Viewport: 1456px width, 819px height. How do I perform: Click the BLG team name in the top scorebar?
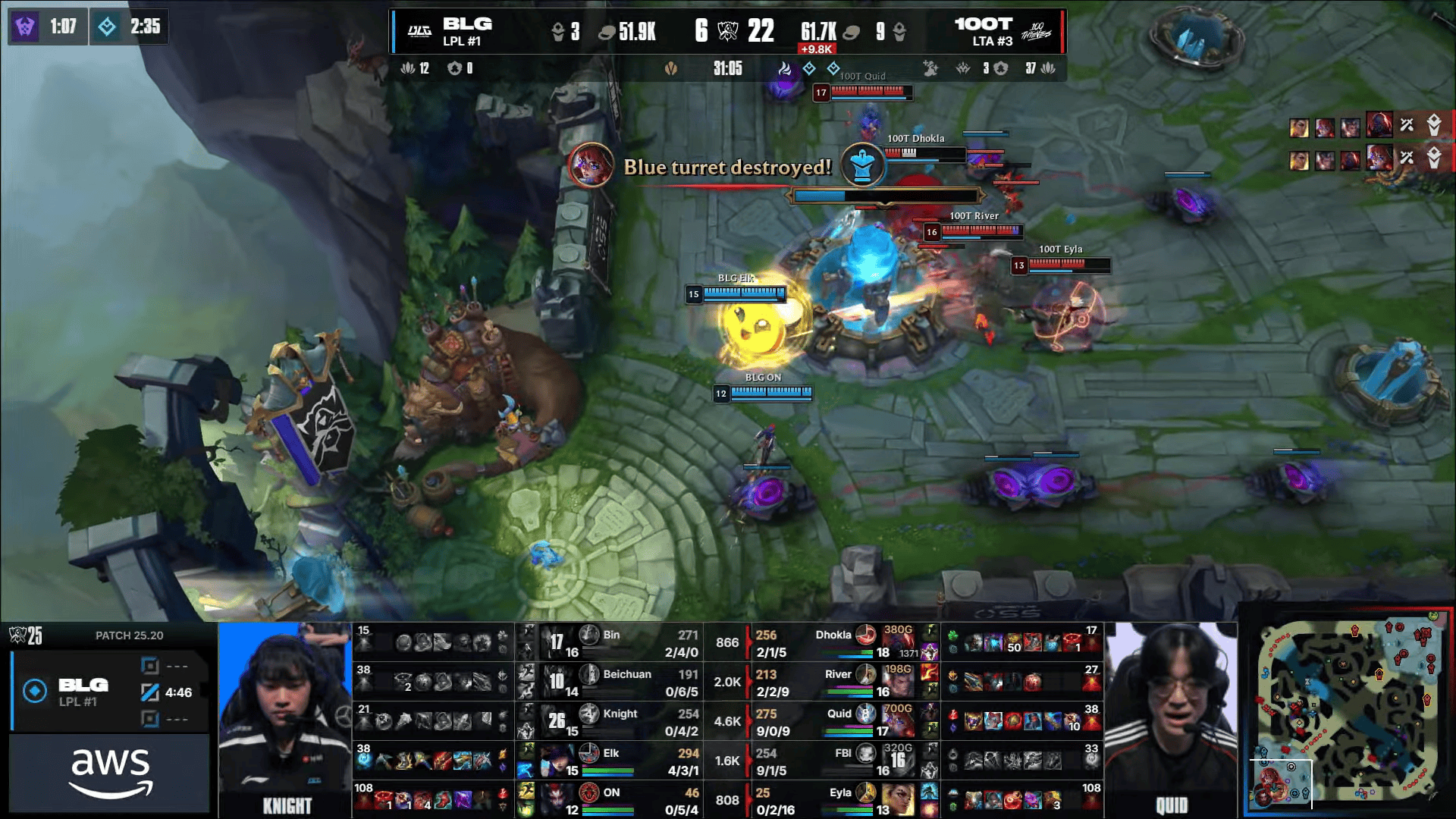467,24
